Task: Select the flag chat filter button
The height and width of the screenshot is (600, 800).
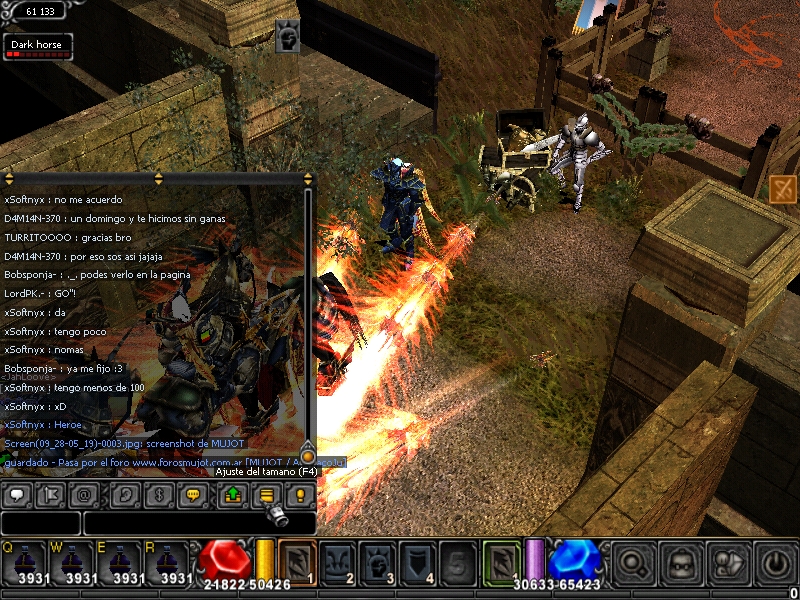Action: coord(54,495)
